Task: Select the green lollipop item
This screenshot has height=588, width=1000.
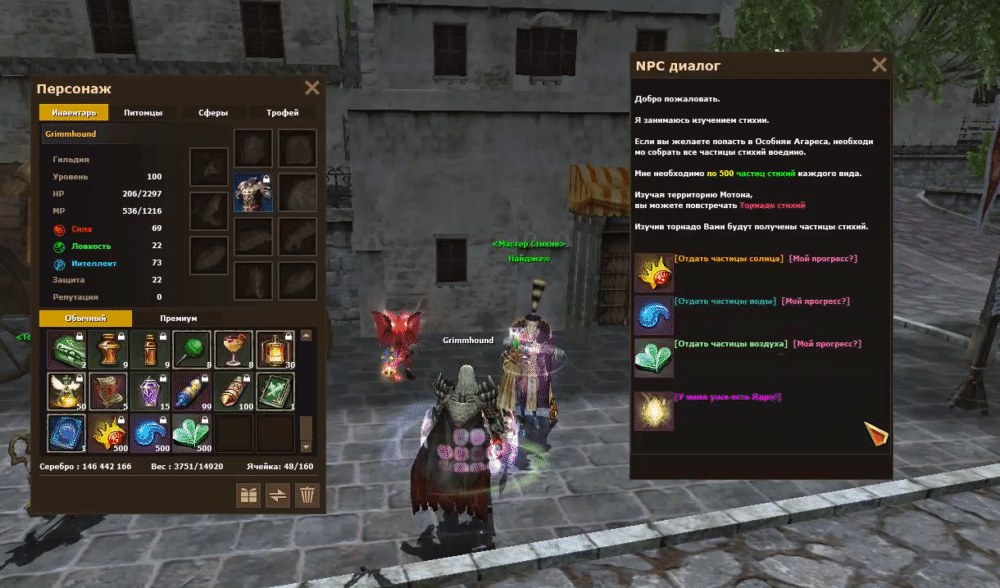Action: pos(192,349)
